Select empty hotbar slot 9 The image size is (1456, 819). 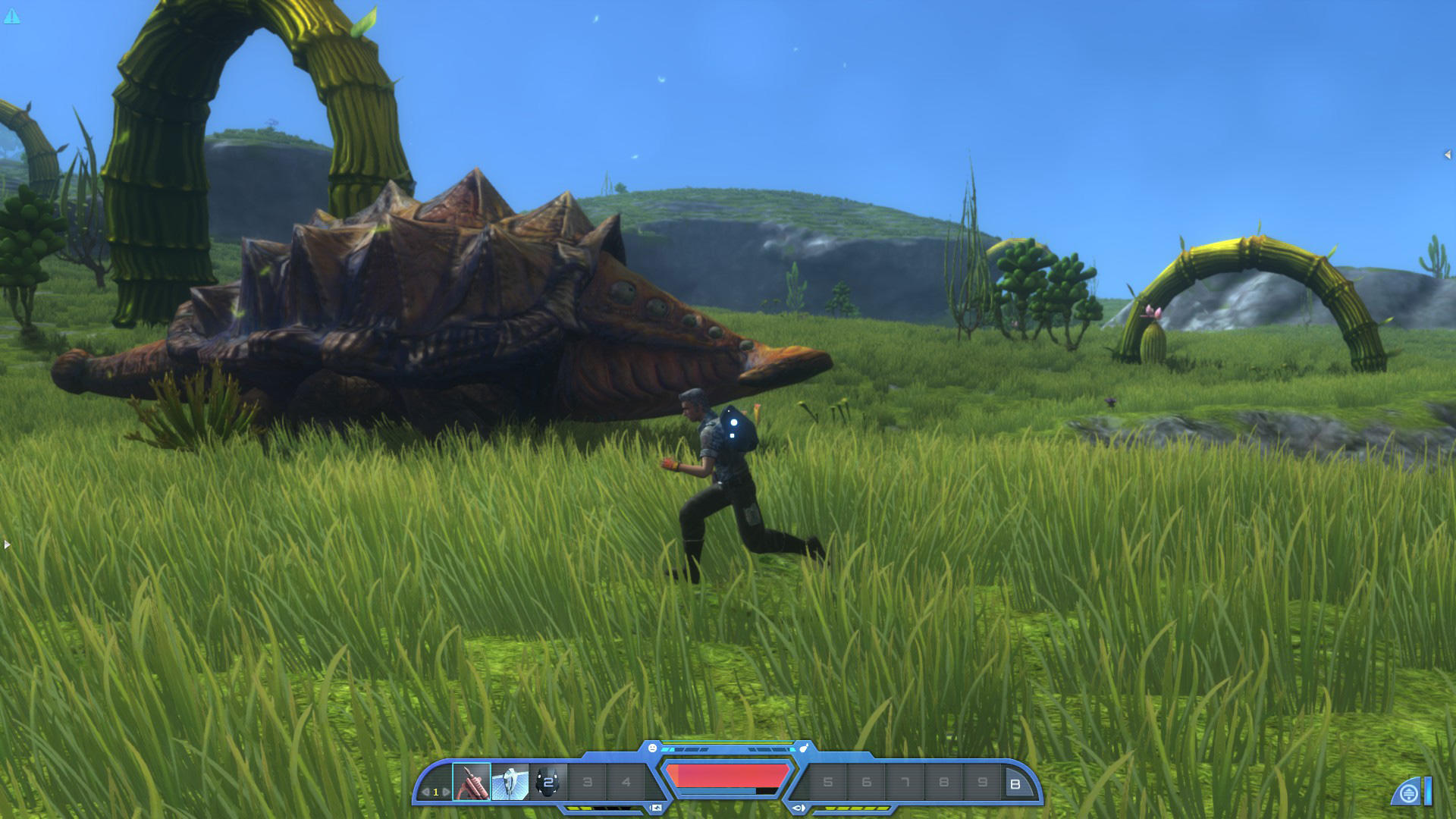coord(981,780)
